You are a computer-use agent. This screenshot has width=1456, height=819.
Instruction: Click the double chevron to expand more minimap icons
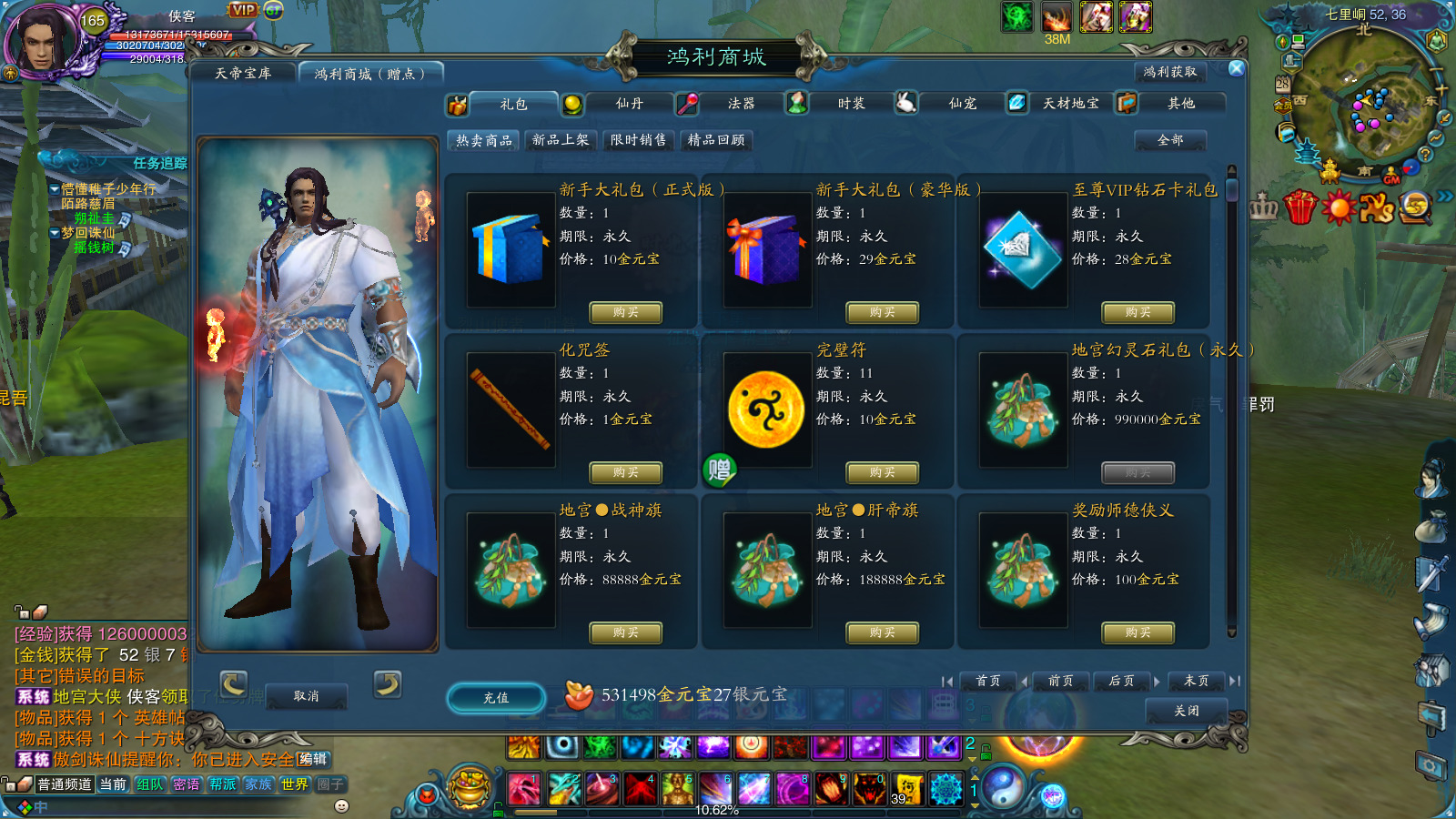click(x=1445, y=194)
